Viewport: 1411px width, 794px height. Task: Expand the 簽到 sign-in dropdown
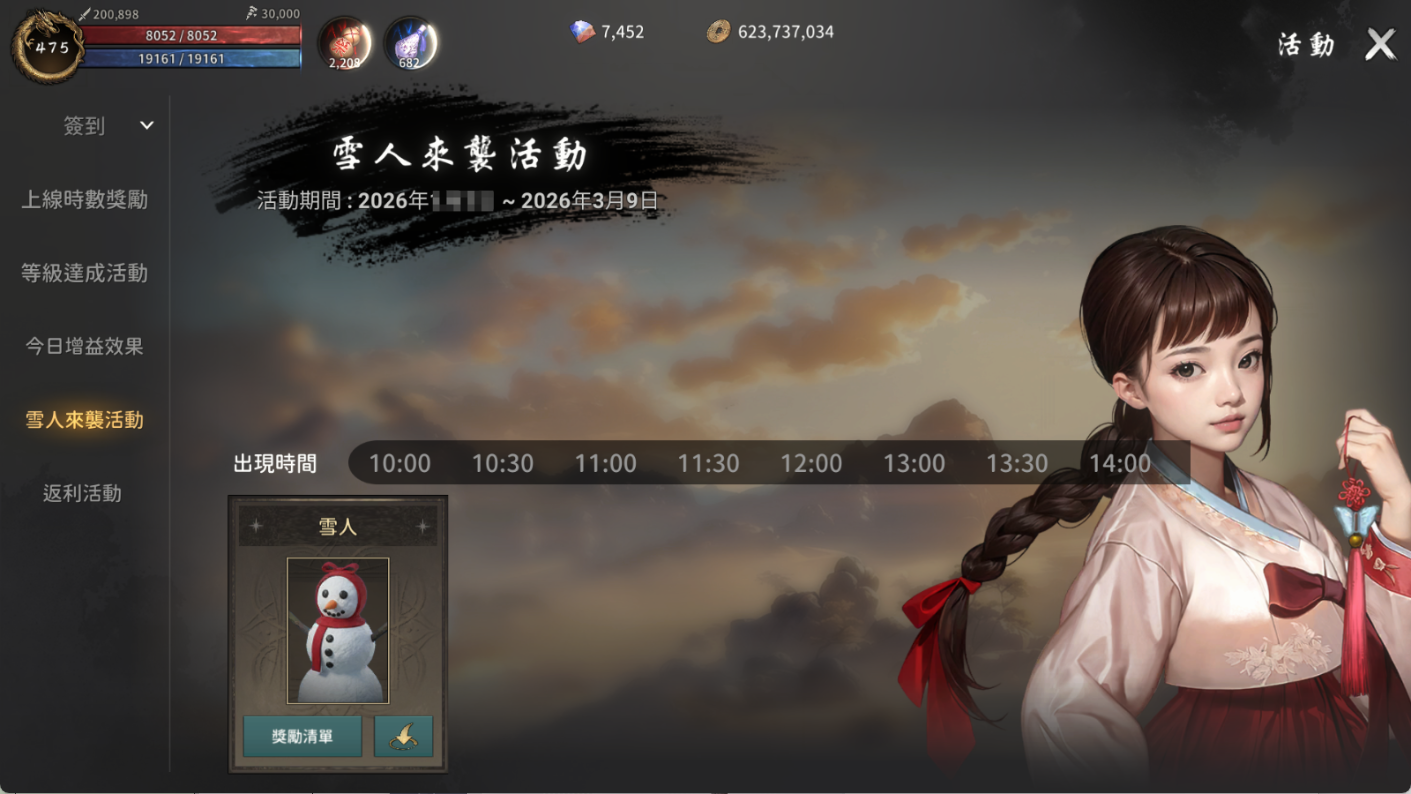point(146,126)
